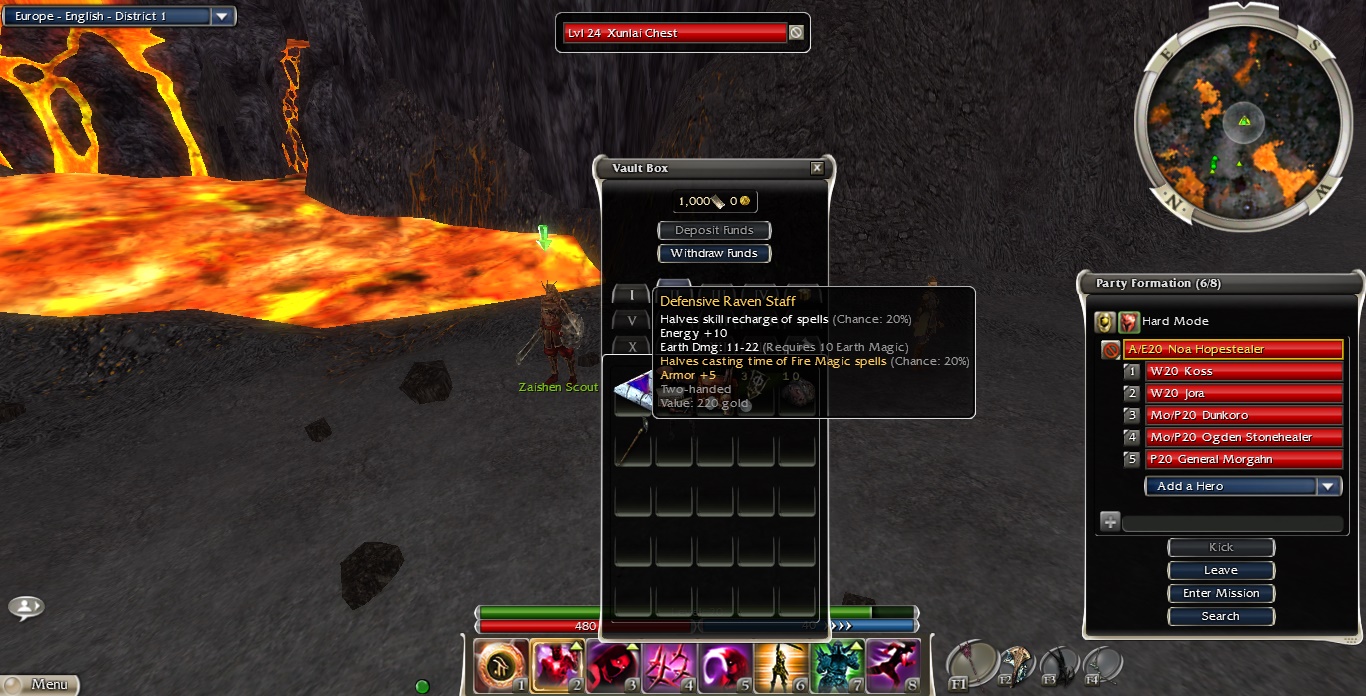1366x696 pixels.
Task: Select Koss in the party list
Action: (x=1242, y=371)
